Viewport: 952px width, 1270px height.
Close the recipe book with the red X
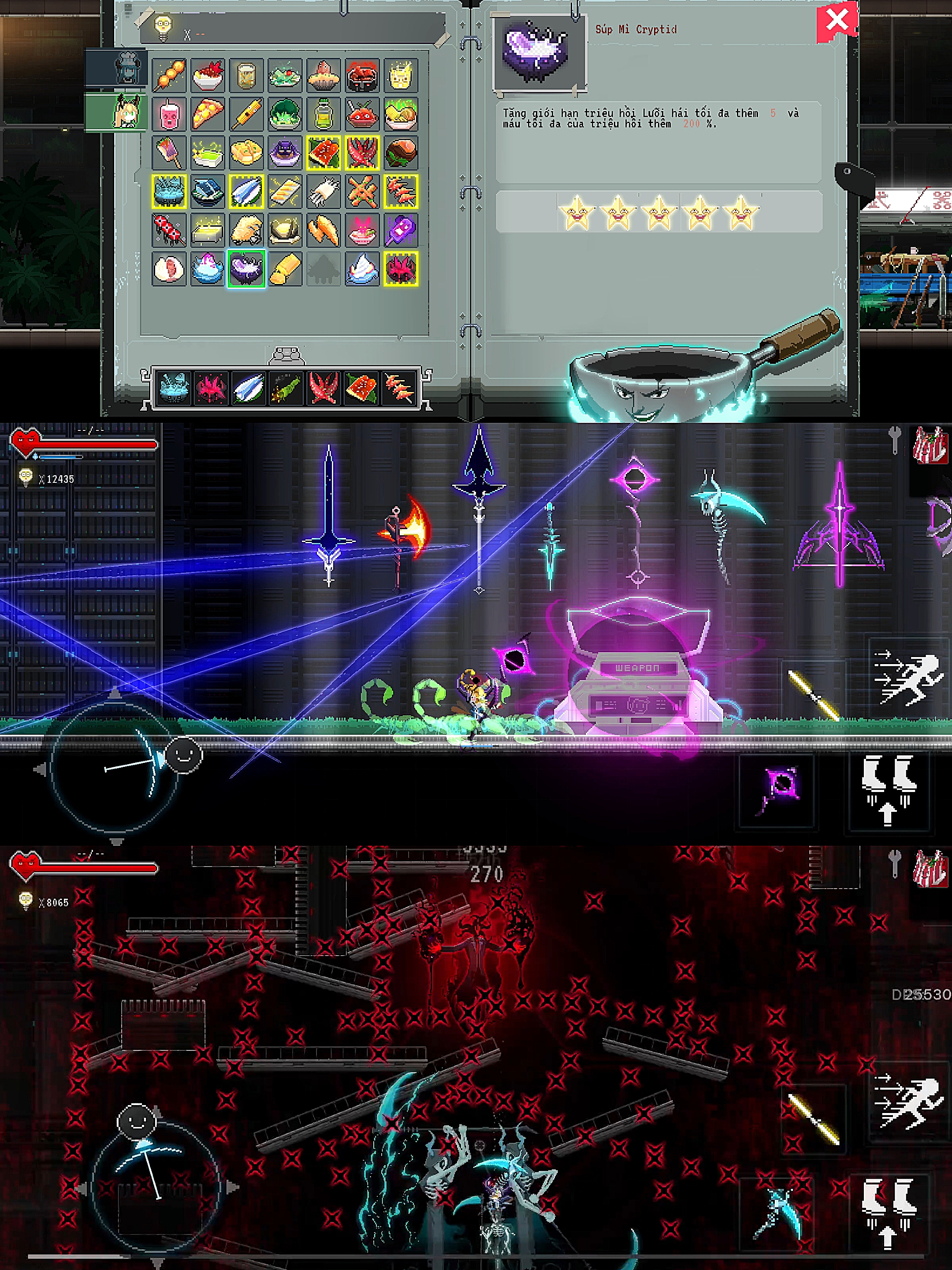[x=837, y=21]
